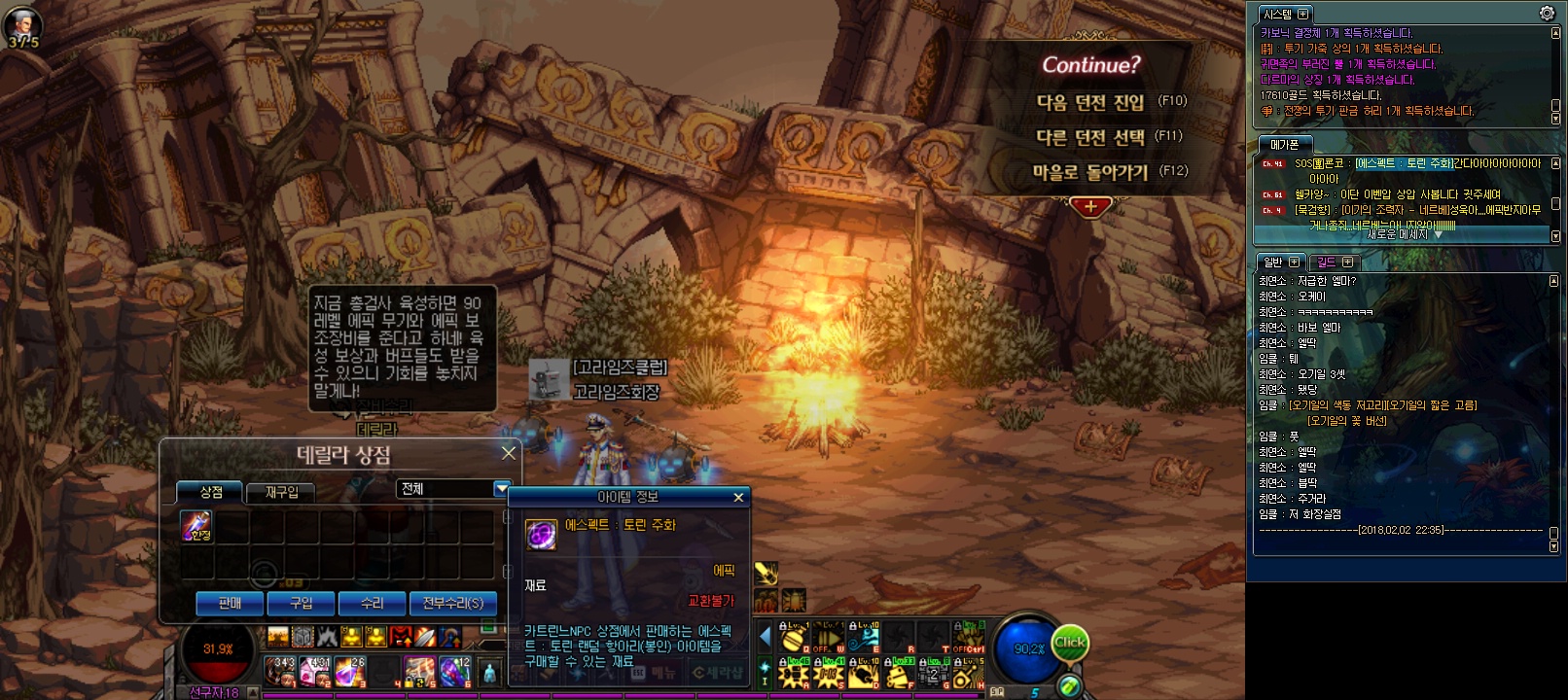Select 다른 던전 선택 option
The image size is (1568, 700).
[x=1090, y=137]
